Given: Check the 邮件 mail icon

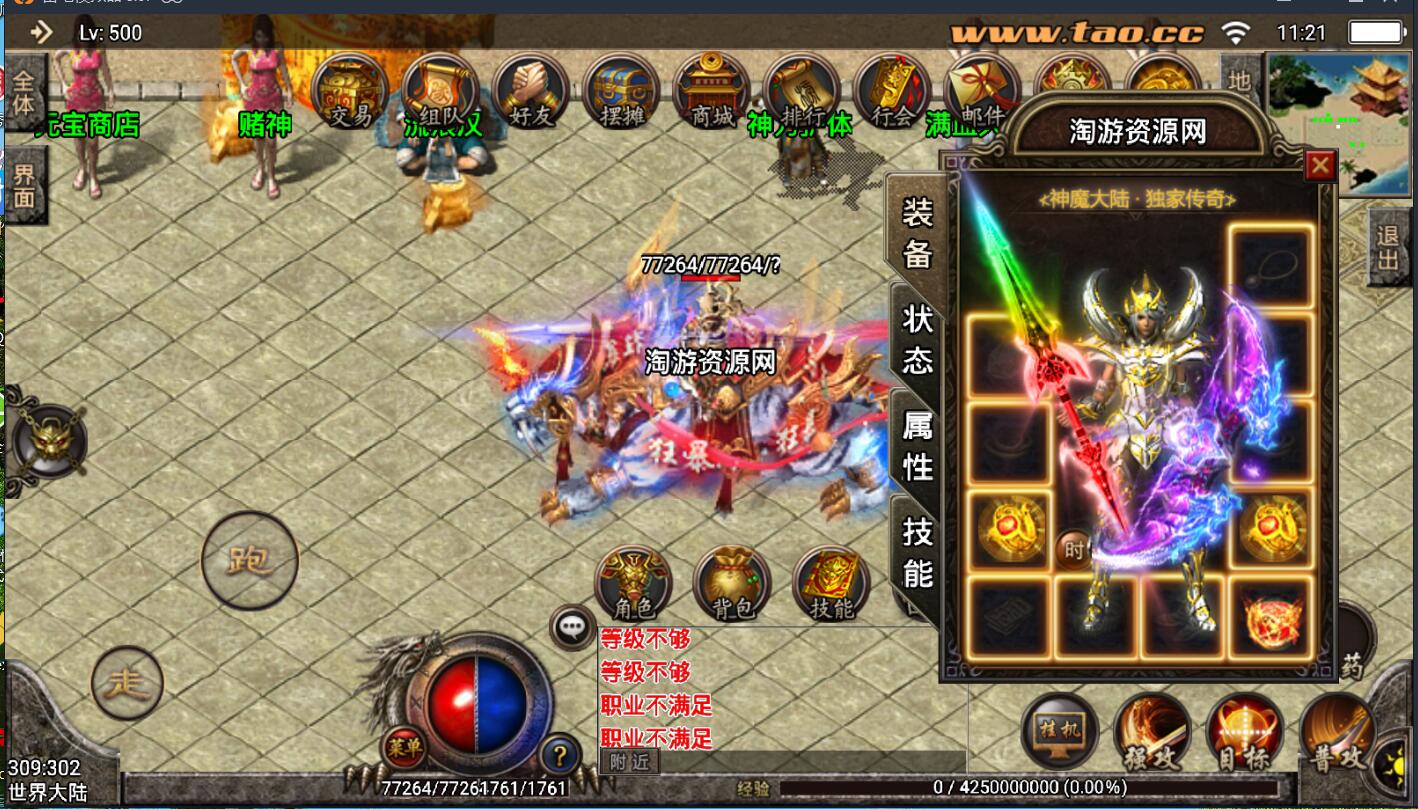Looking at the screenshot, I should [981, 92].
